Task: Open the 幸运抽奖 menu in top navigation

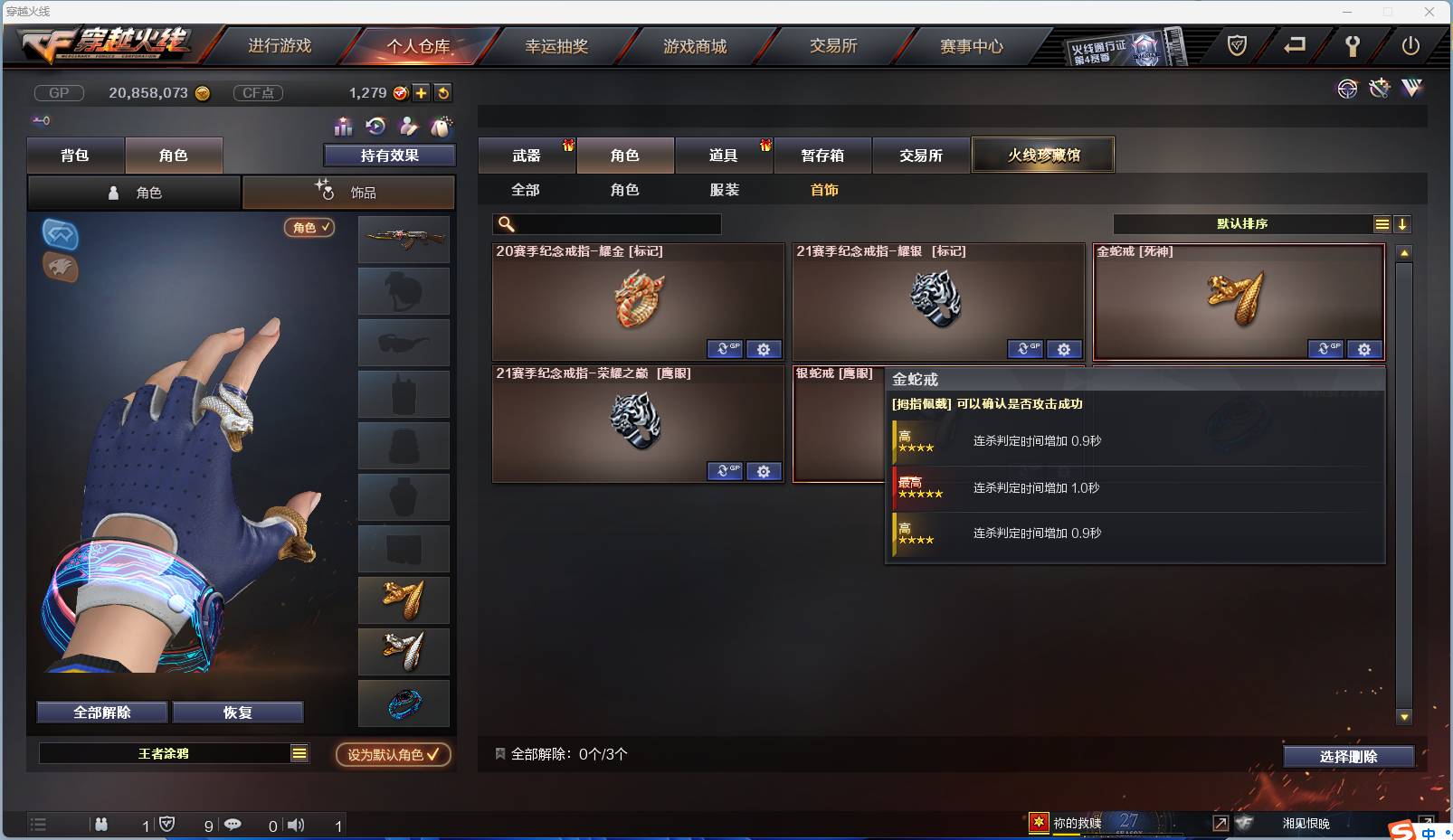Action: (x=556, y=45)
